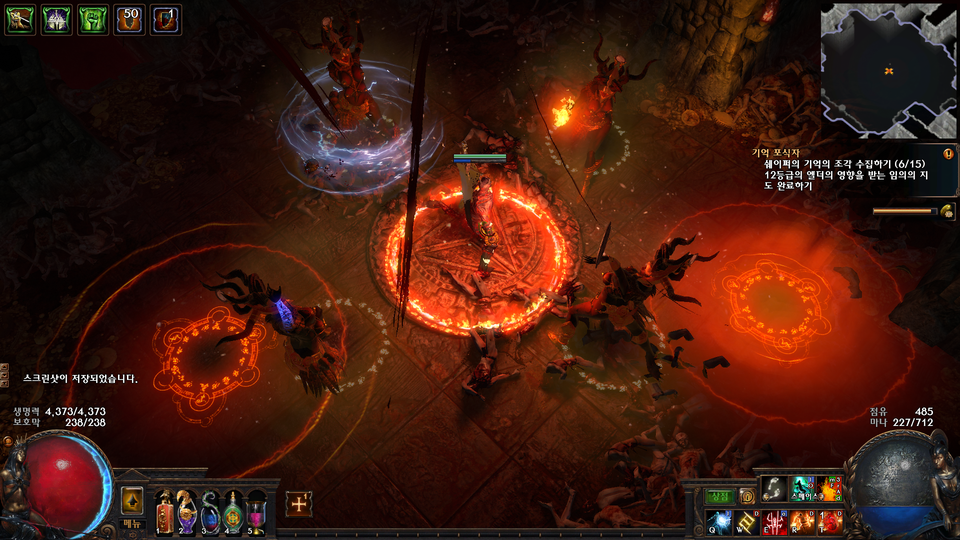Activate the red swirl skill on T
Viewport: 960px width, 540px height.
point(829,520)
